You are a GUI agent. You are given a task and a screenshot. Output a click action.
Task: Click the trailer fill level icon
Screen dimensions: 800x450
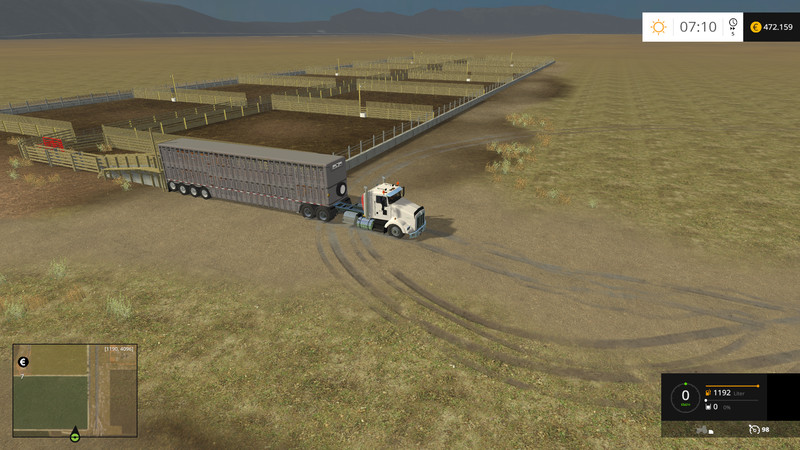[709, 407]
